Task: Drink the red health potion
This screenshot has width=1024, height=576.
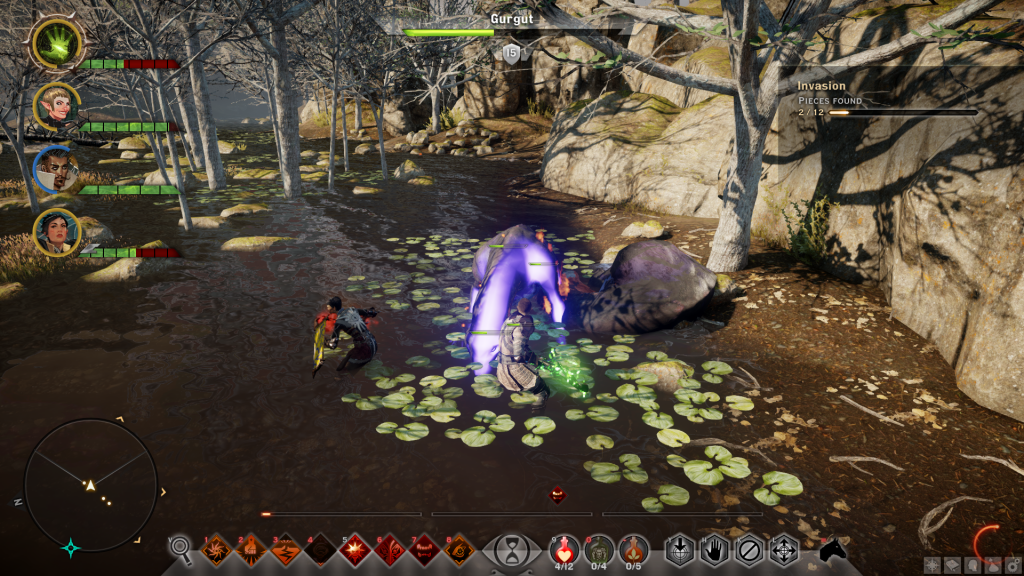Action: (564, 549)
